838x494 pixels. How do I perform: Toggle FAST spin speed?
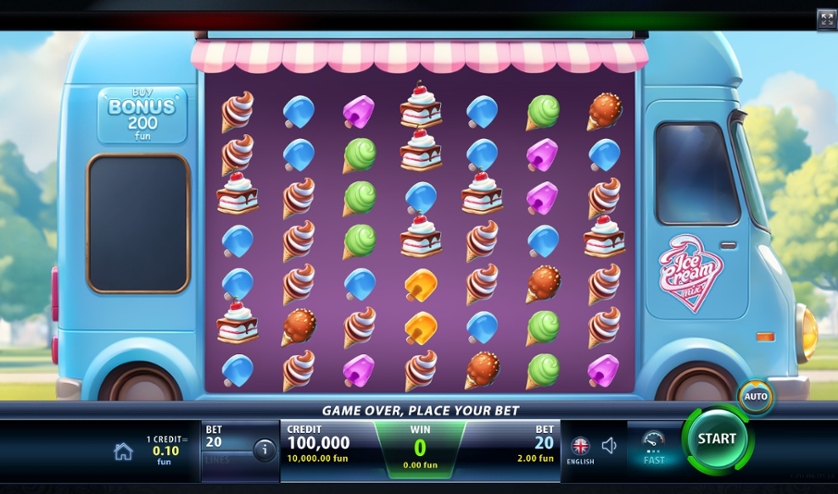coord(654,447)
